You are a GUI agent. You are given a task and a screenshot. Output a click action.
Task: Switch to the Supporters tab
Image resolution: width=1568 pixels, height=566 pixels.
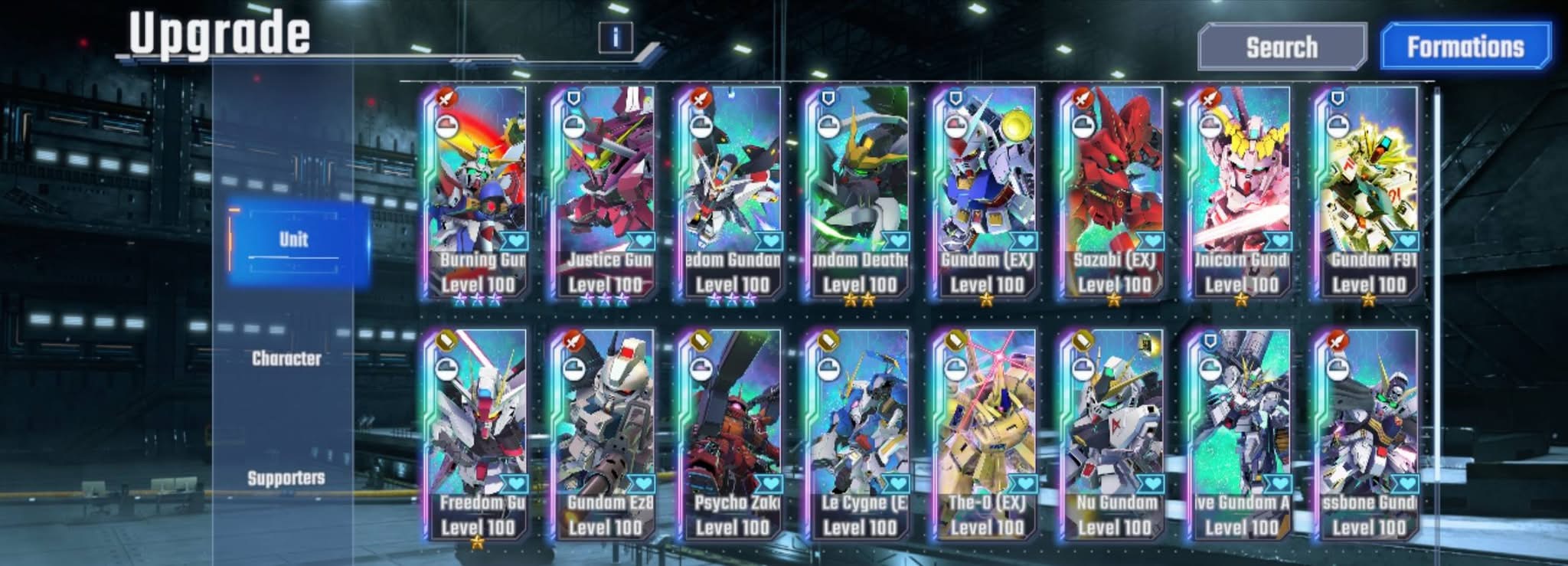286,478
